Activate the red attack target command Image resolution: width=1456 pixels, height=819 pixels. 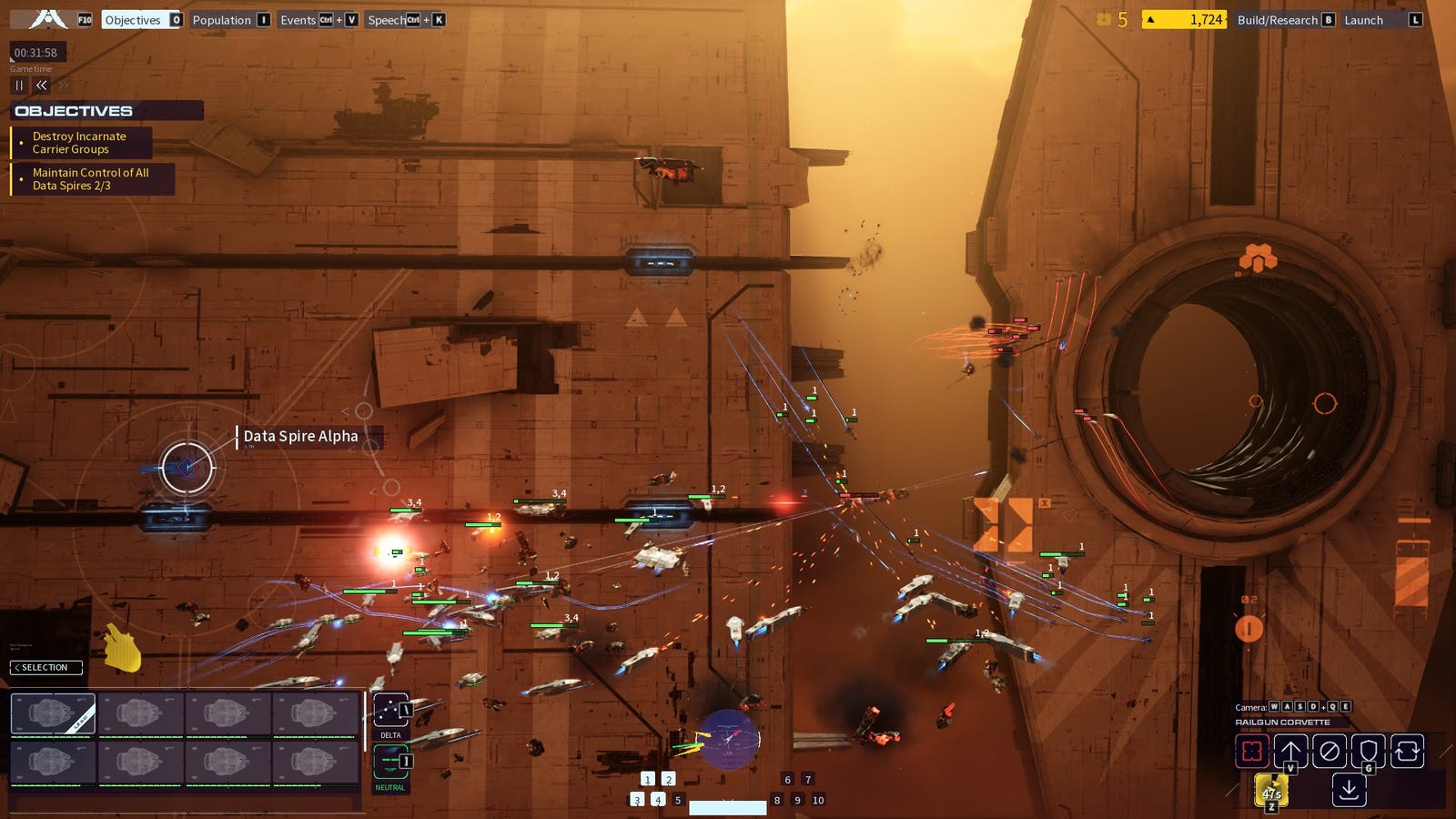1251,752
